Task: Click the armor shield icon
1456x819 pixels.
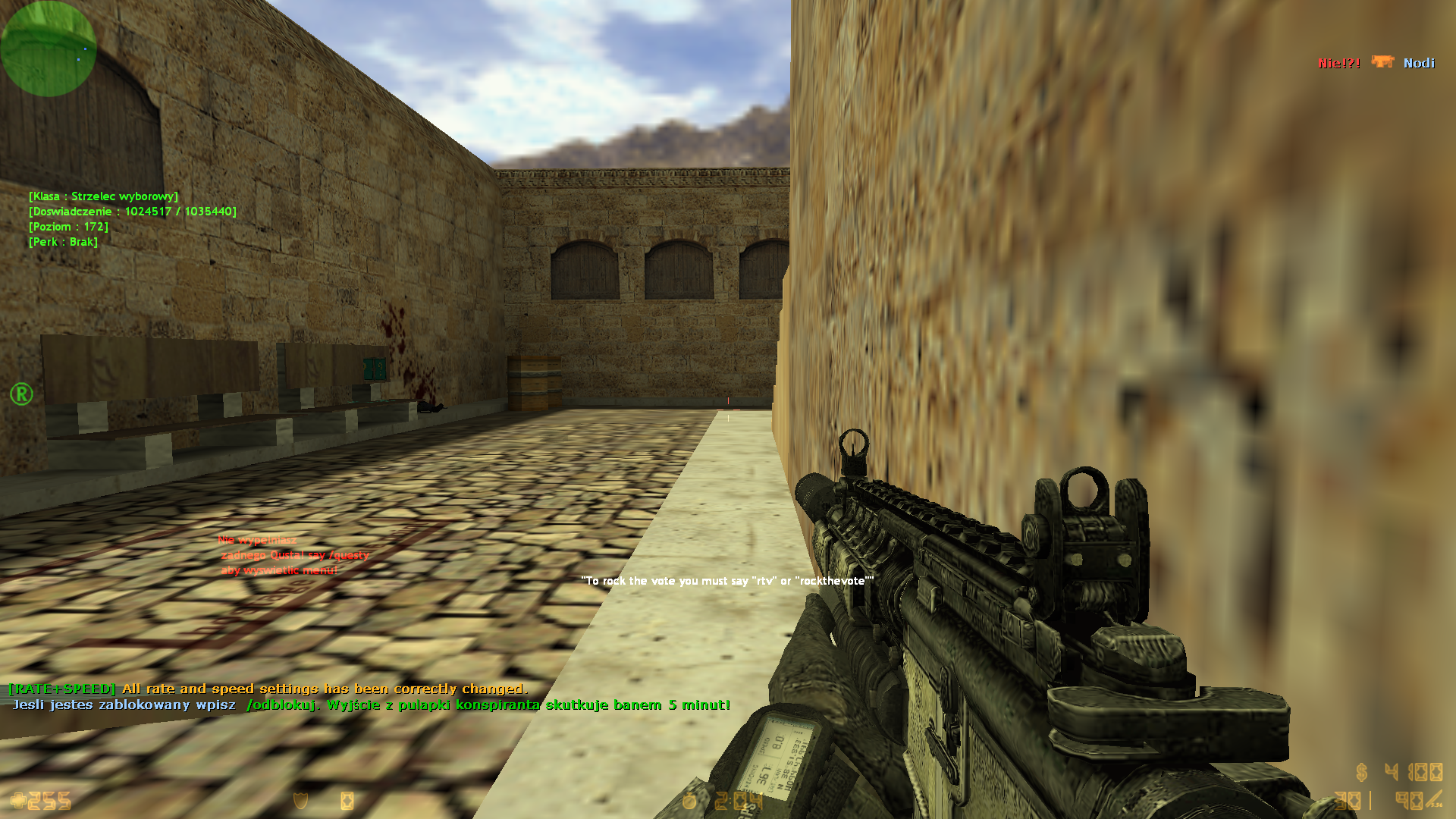Action: (x=301, y=801)
